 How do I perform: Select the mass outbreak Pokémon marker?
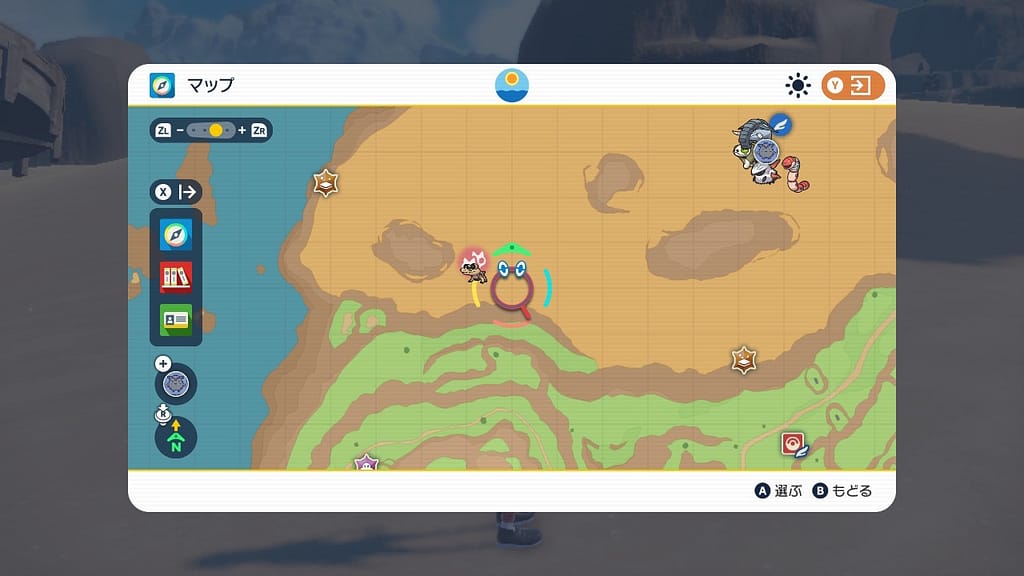472,264
